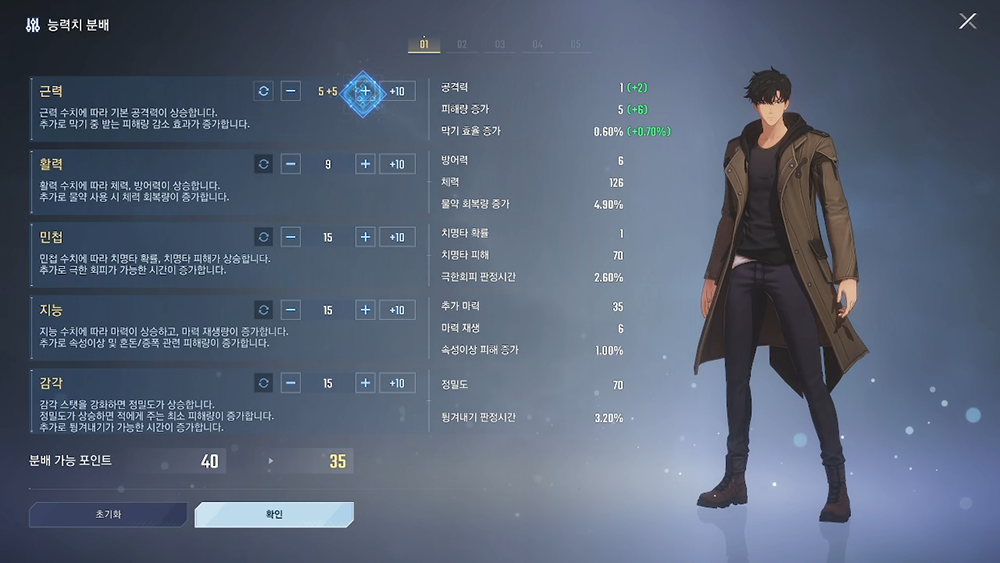The height and width of the screenshot is (563, 1000).
Task: Reset all points with 초기화 button
Action: pos(107,514)
